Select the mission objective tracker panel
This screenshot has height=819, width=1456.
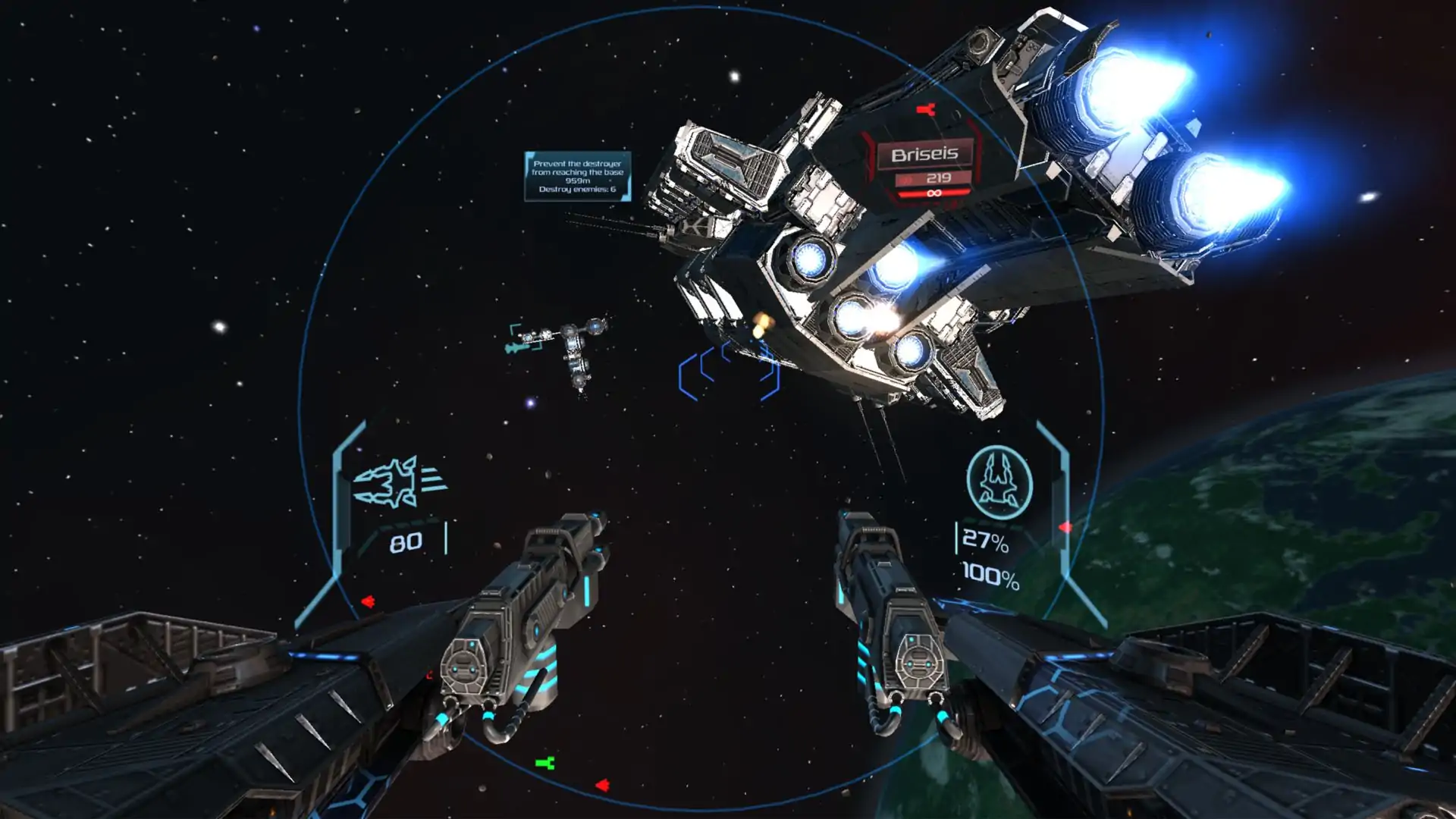click(577, 176)
